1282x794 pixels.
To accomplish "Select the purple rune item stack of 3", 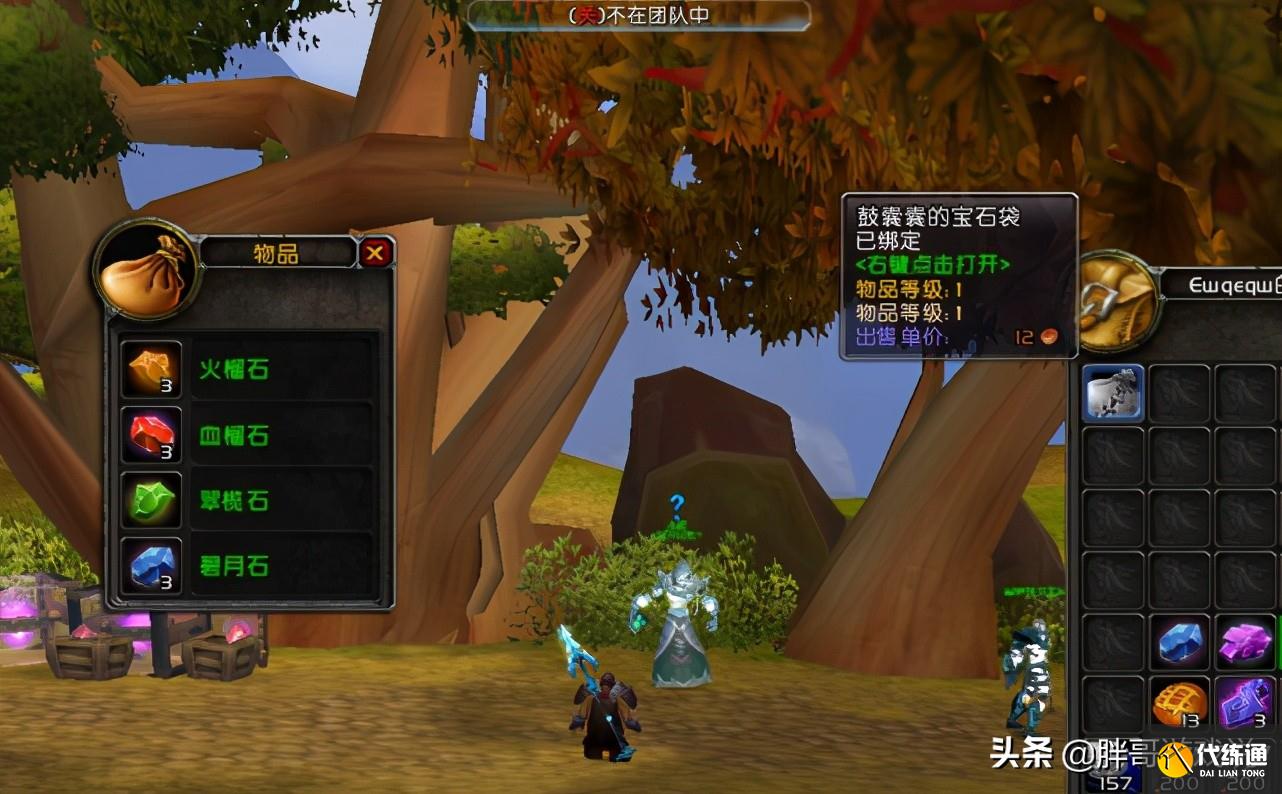I will pos(1245,704).
